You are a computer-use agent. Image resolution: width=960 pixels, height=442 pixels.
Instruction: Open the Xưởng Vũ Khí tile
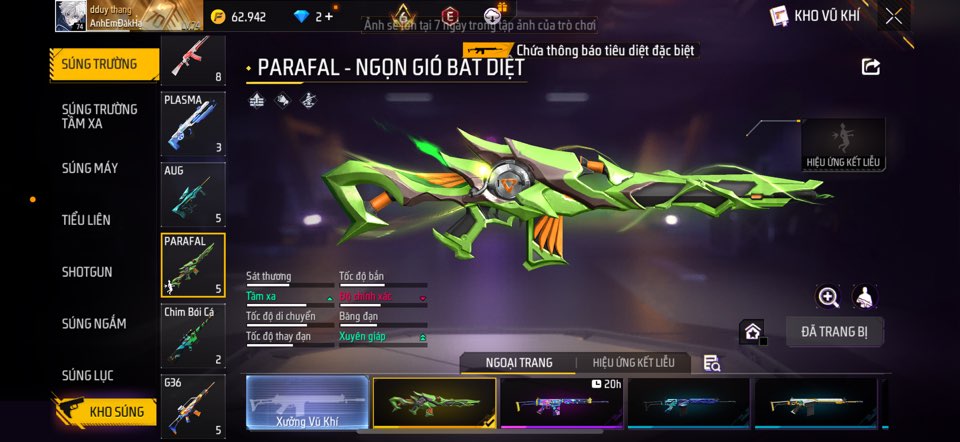[307, 404]
